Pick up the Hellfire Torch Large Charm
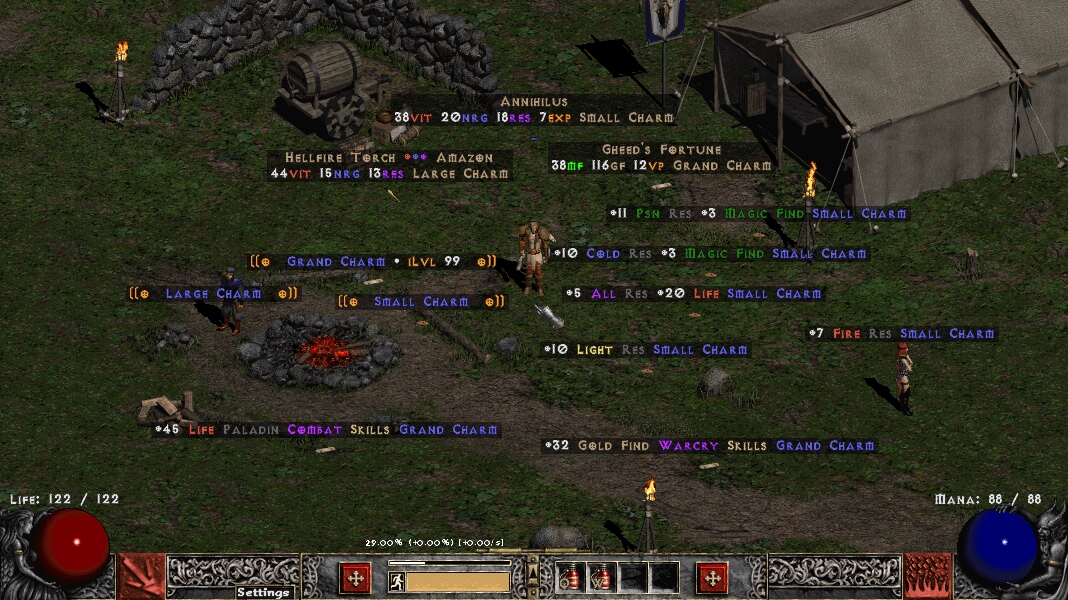This screenshot has height=600, width=1068. point(390,166)
